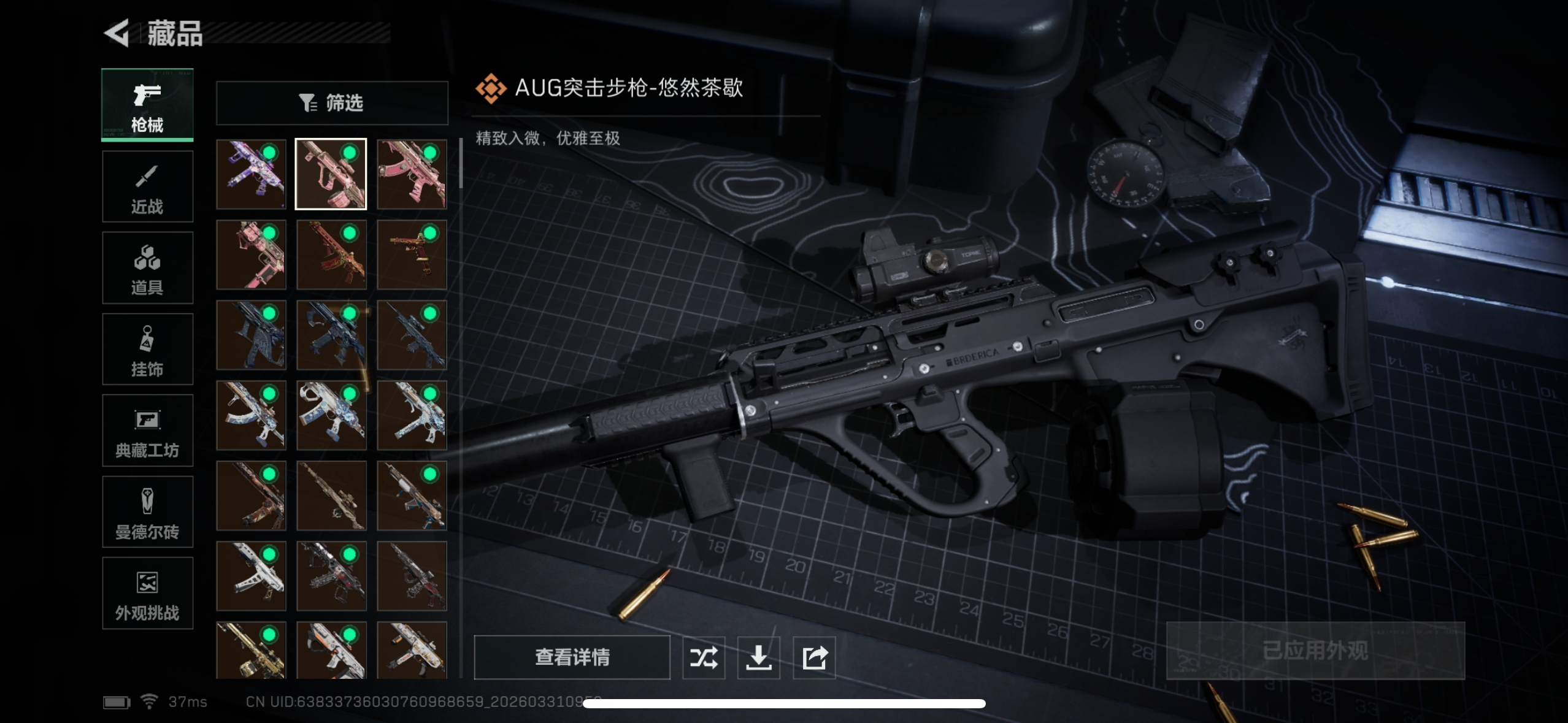The width and height of the screenshot is (1568, 723).
Task: Open the 典藏工坊 collection workshop
Action: 147,430
